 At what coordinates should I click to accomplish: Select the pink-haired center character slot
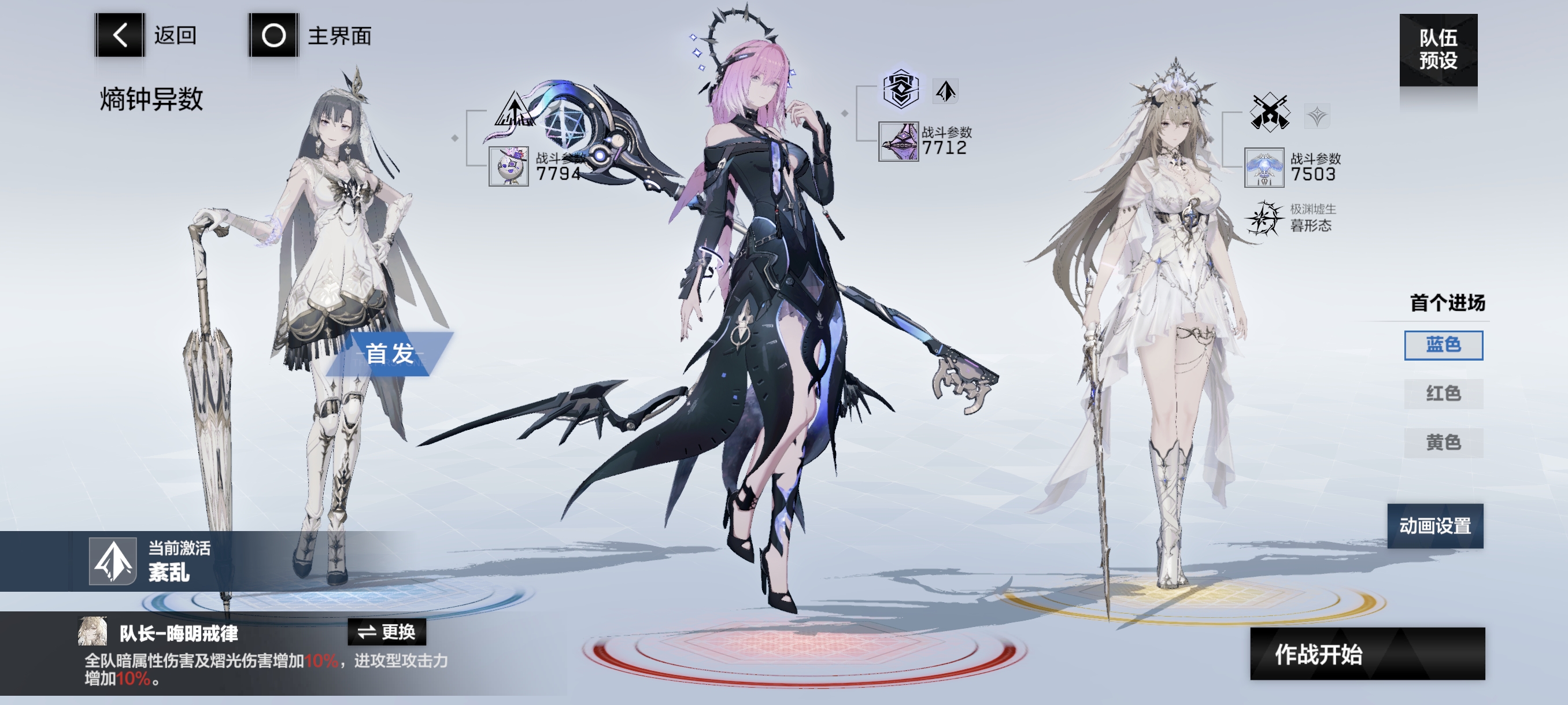coord(767,304)
